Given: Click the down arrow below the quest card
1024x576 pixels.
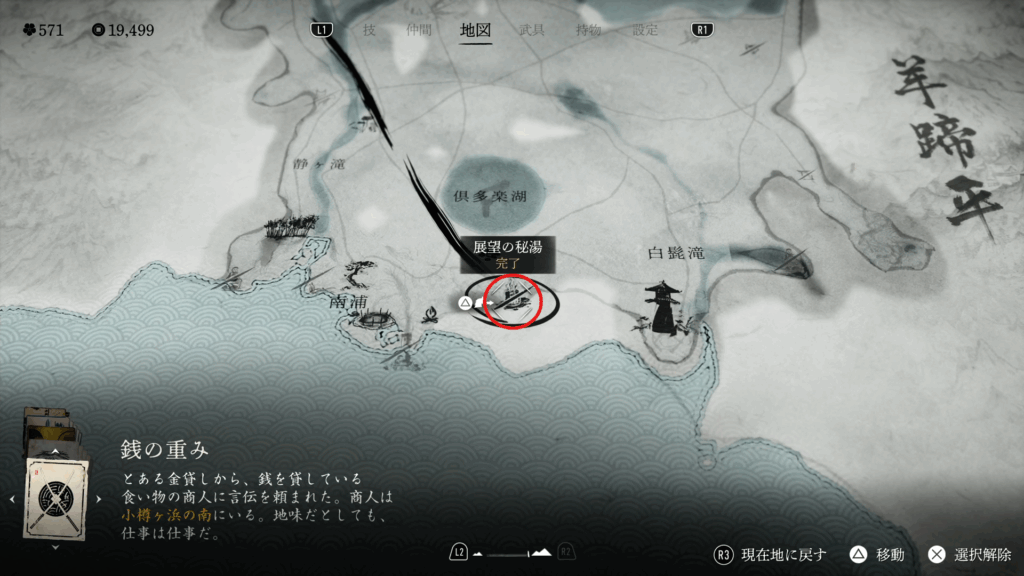Looking at the screenshot, I should (x=54, y=547).
